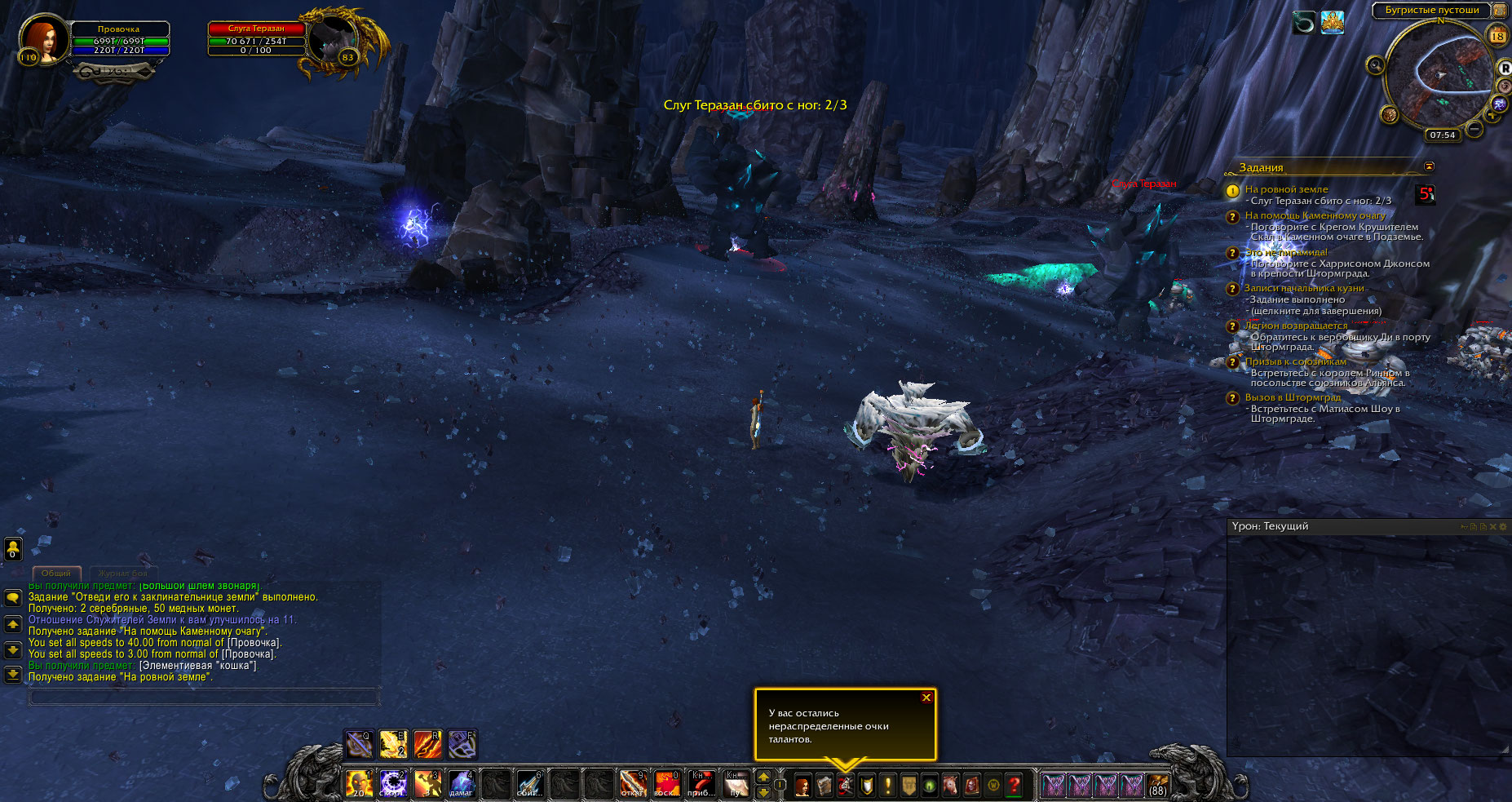
Task: Click the Слуга Теразан target portrait
Action: tap(333, 39)
